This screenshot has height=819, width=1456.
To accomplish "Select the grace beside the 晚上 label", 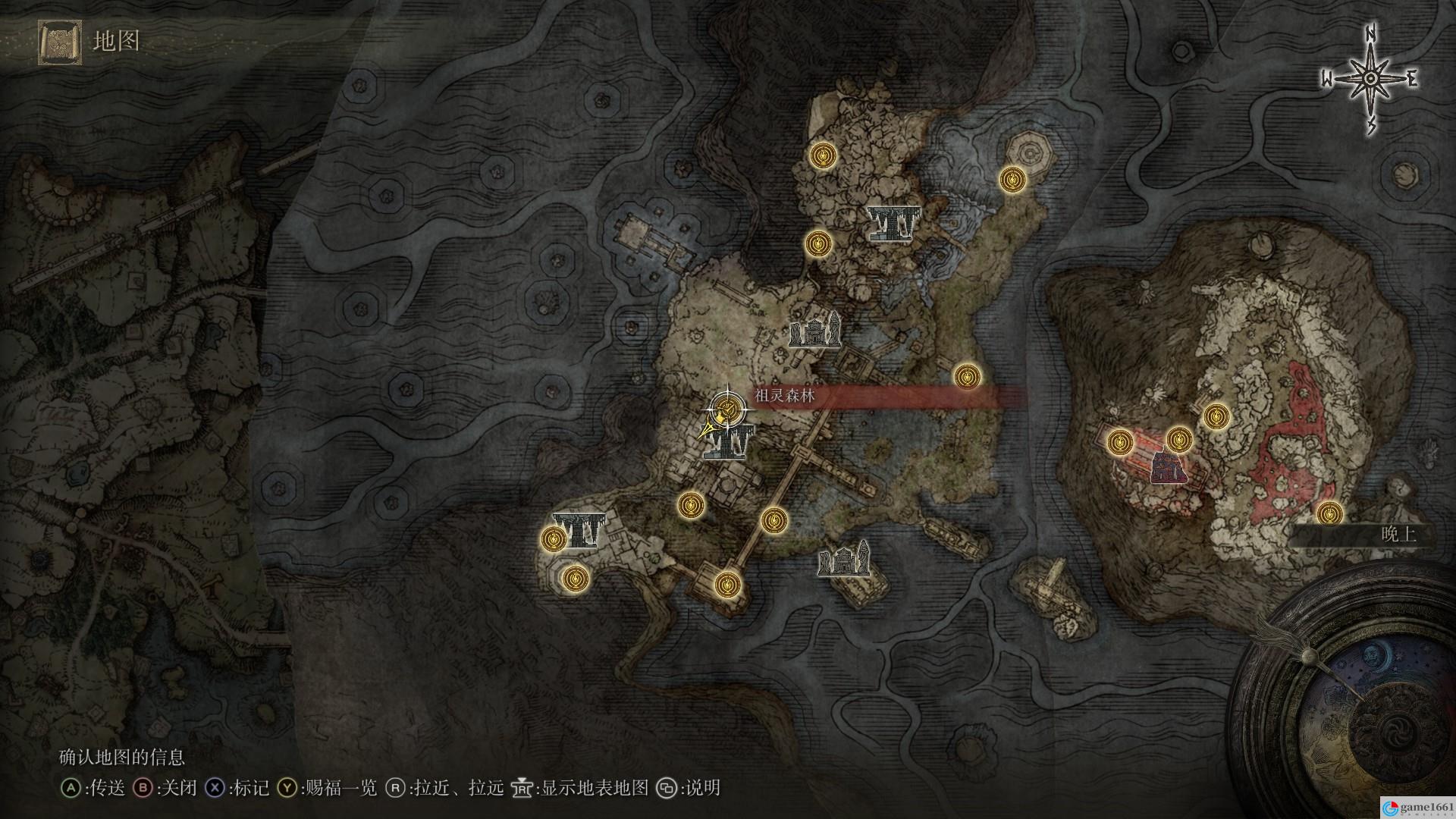I will click(x=1329, y=513).
